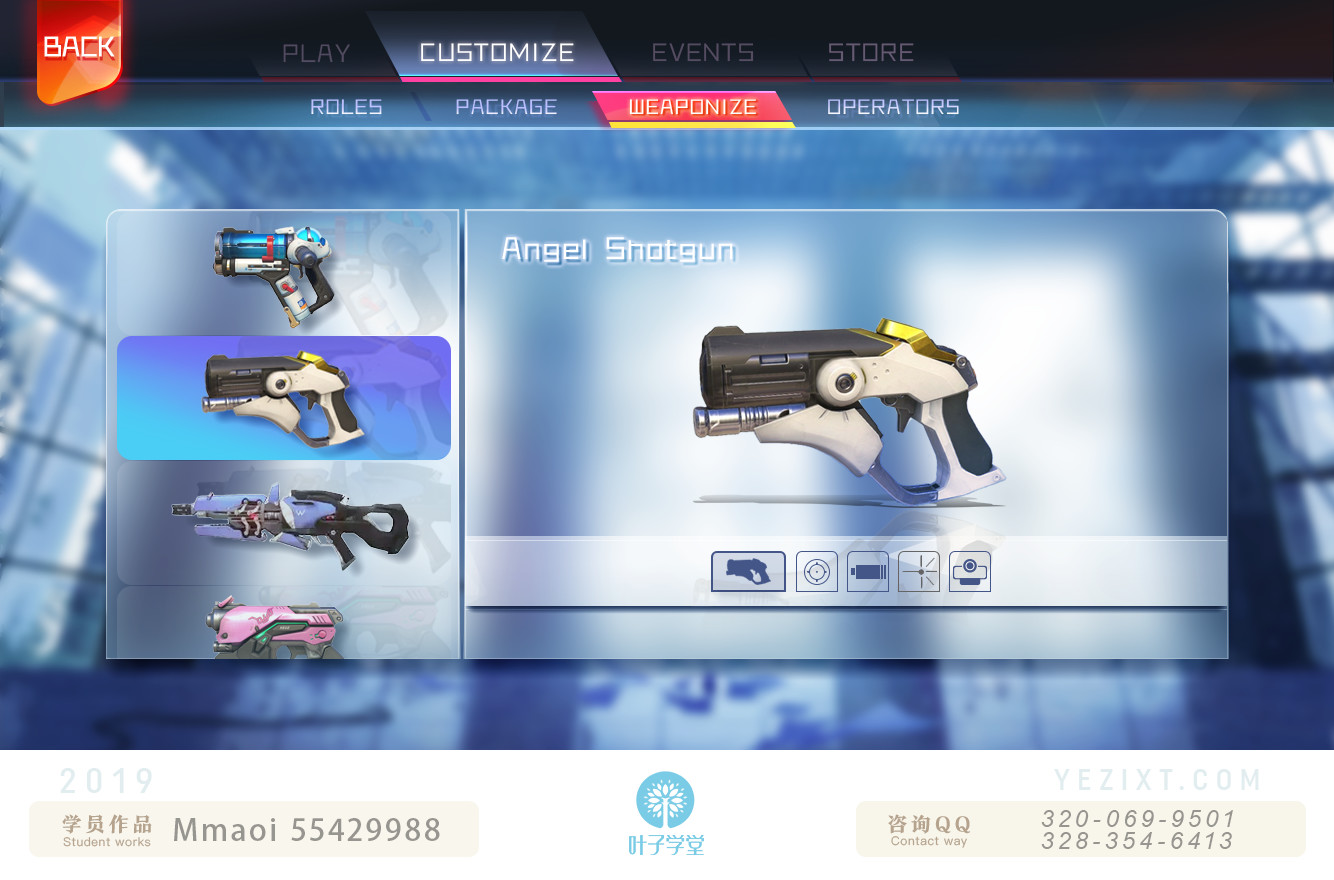Choose the highlighted Angel Shotgun thumbnail
This screenshot has width=1334, height=880.
284,398
